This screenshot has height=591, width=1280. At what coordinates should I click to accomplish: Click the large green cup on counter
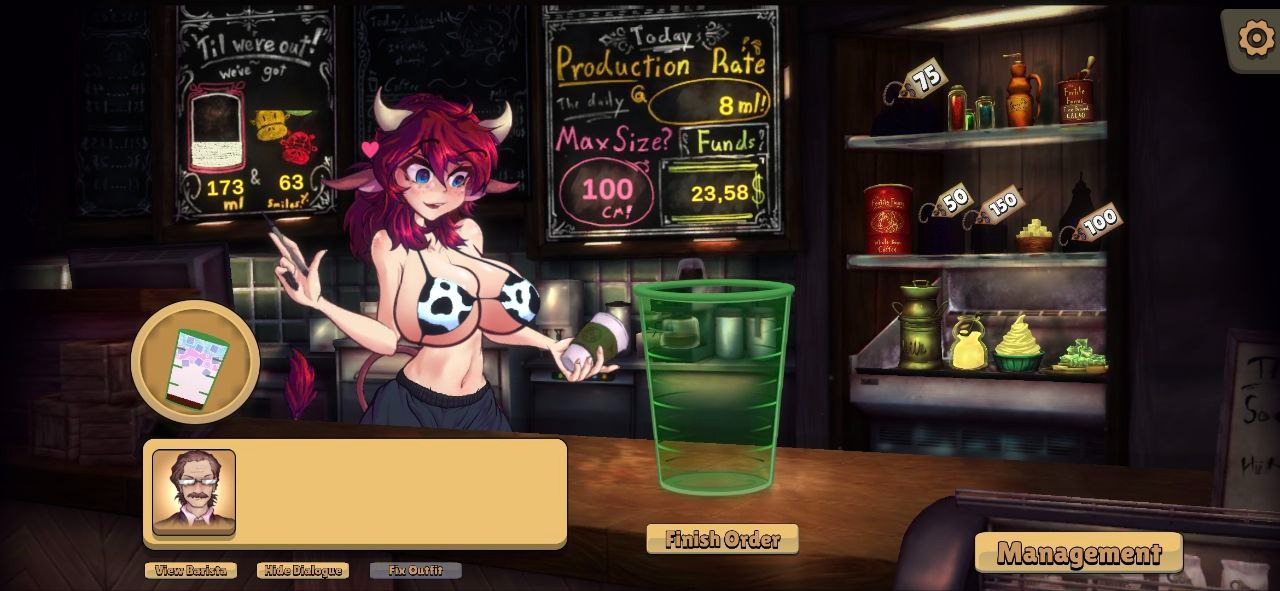click(x=714, y=388)
